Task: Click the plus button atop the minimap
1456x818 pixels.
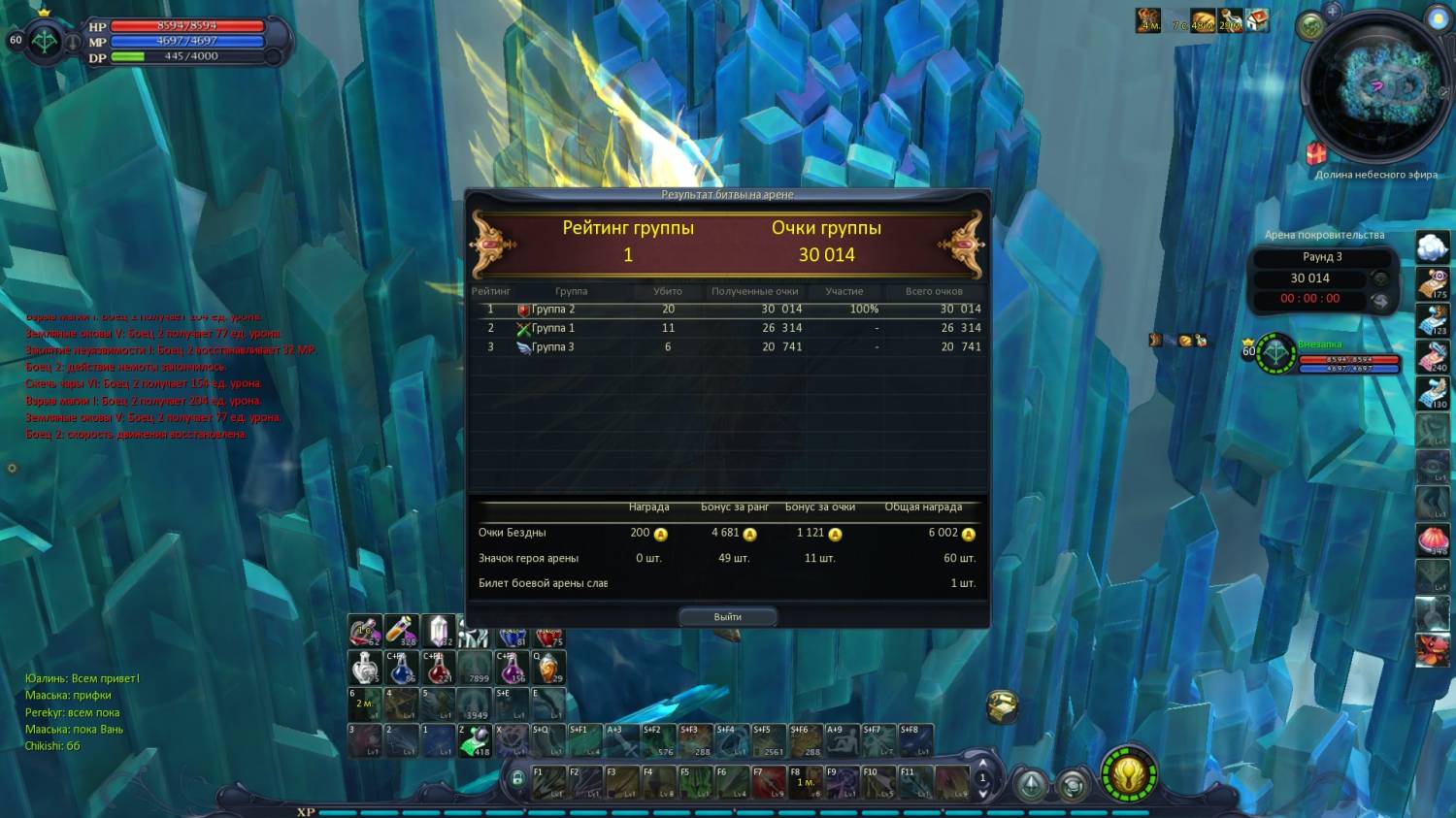Action: pyautogui.click(x=1333, y=12)
